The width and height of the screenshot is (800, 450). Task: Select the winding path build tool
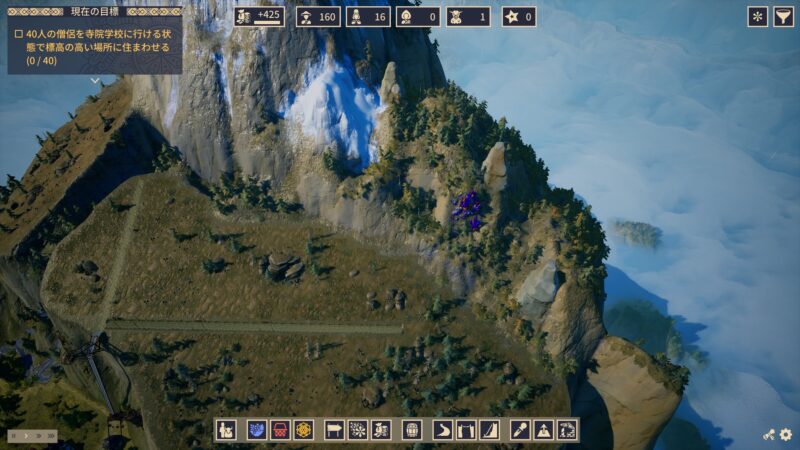(443, 430)
